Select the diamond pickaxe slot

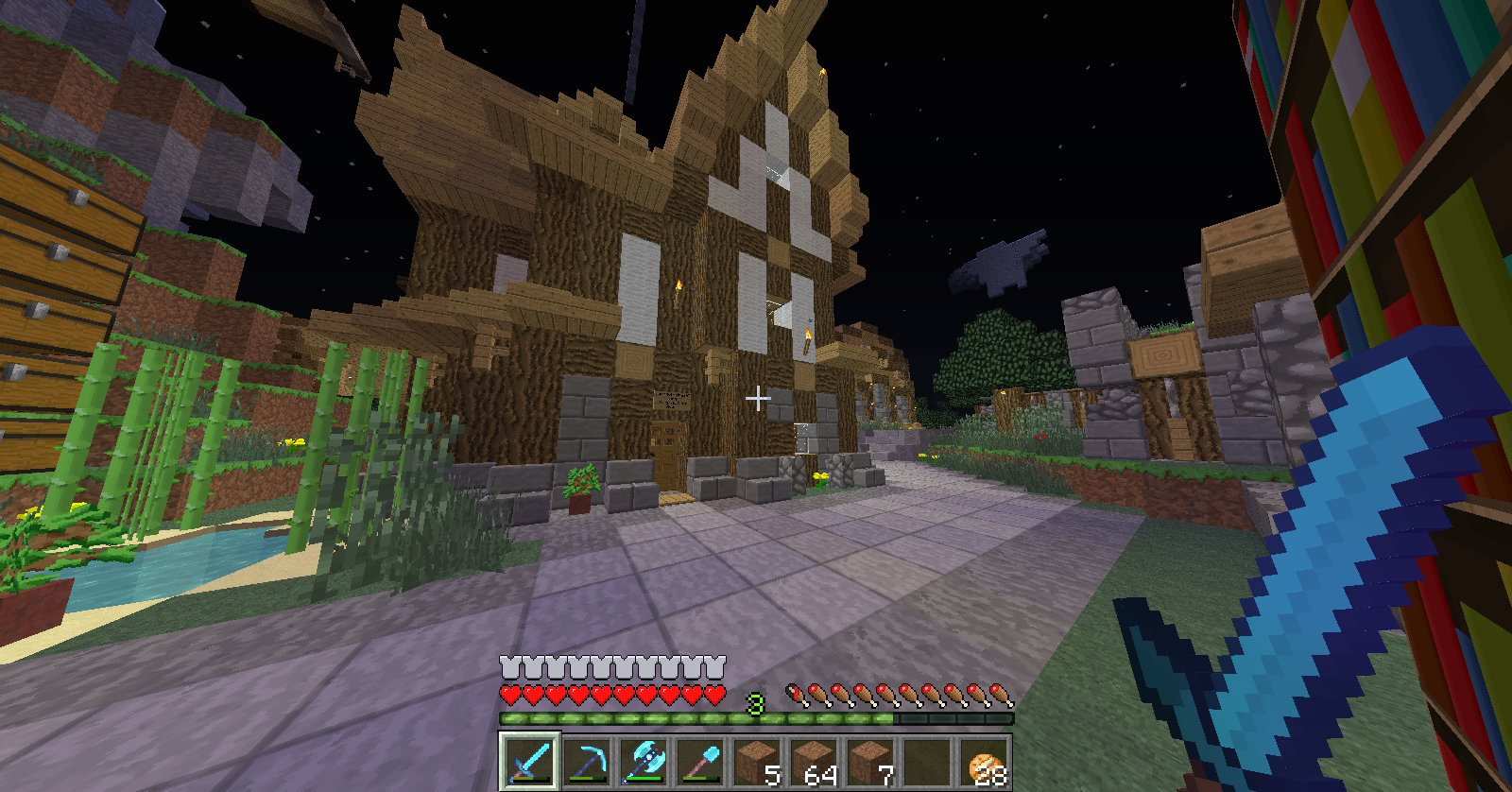pos(586,761)
